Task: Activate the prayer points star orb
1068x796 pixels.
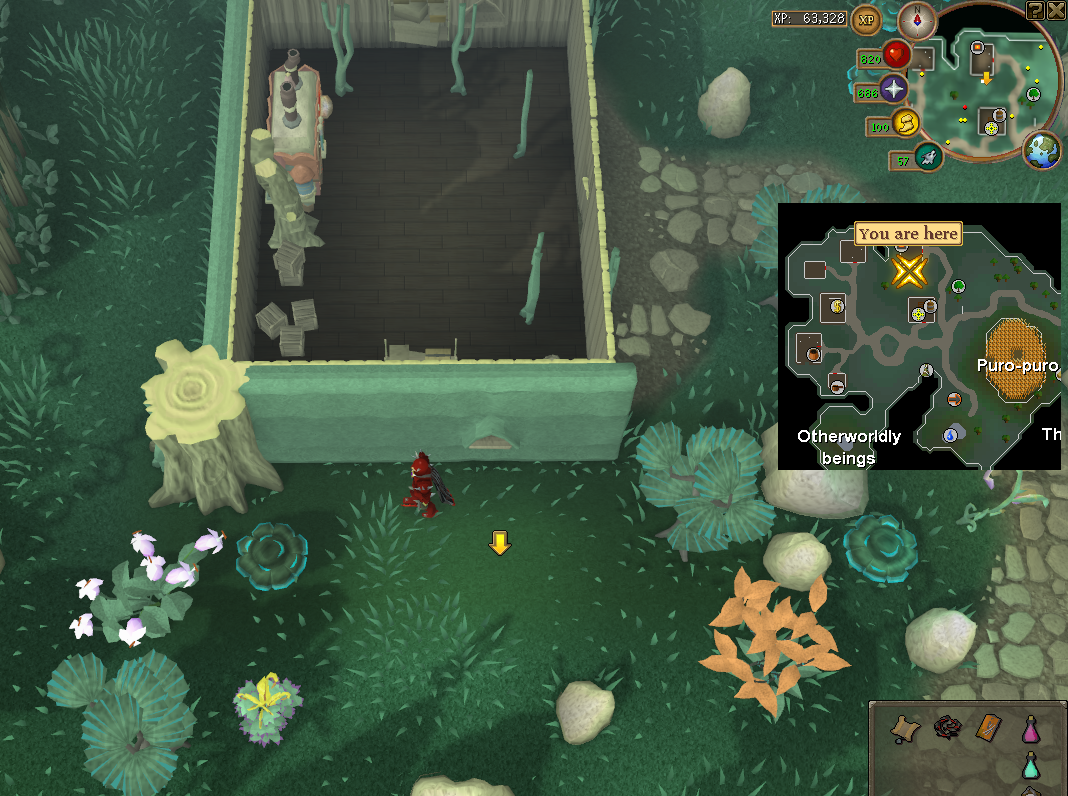Action: click(x=892, y=90)
